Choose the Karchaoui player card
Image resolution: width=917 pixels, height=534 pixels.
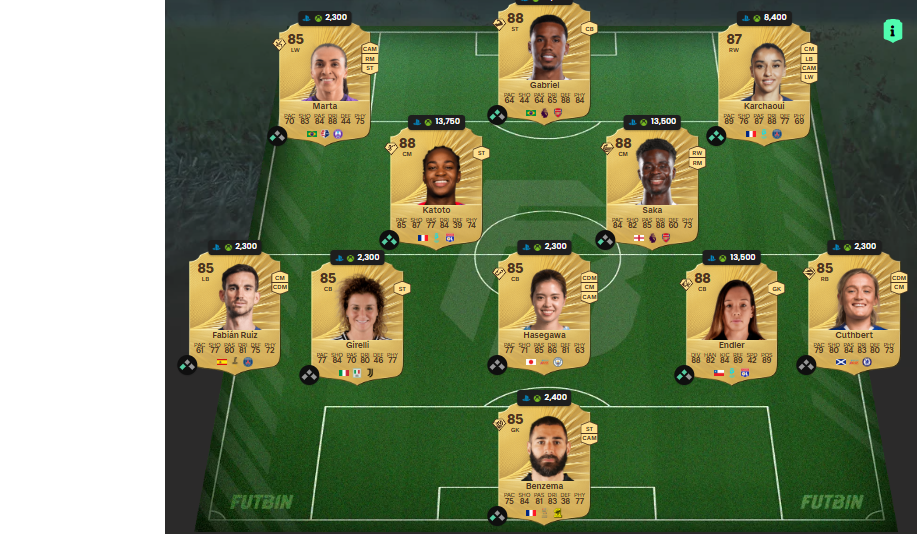[763, 82]
